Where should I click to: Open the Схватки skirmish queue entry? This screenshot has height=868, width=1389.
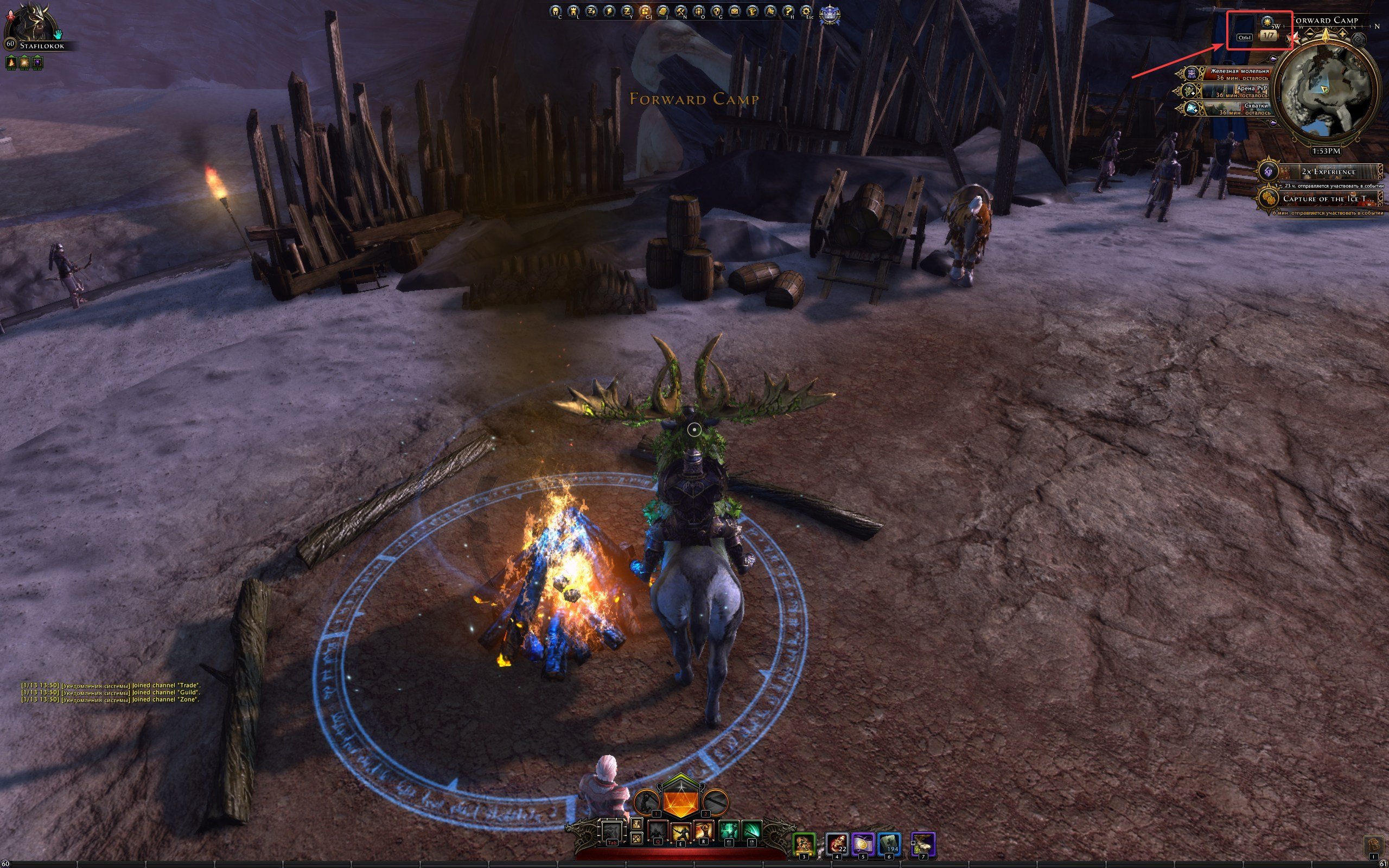pyautogui.click(x=1234, y=109)
